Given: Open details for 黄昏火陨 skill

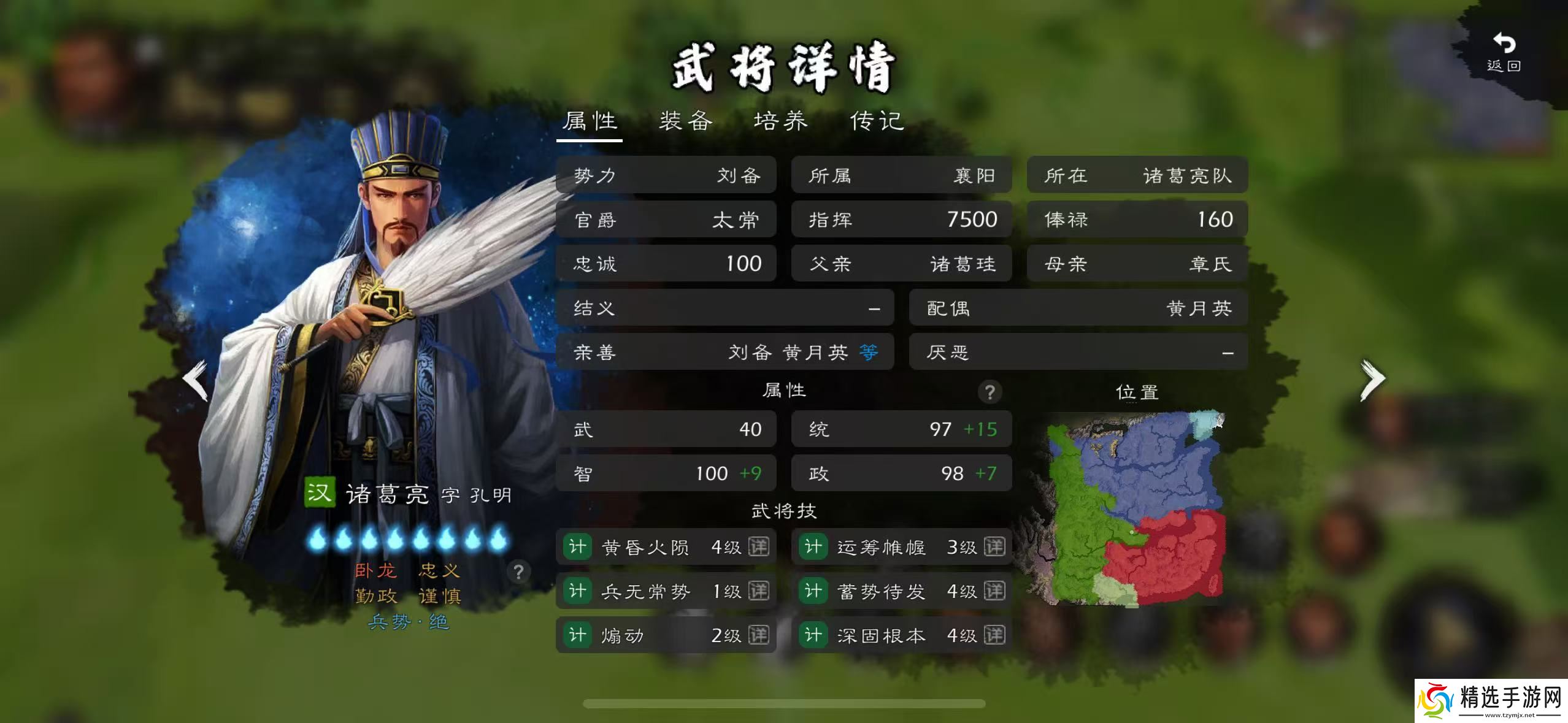Looking at the screenshot, I should tap(758, 547).
